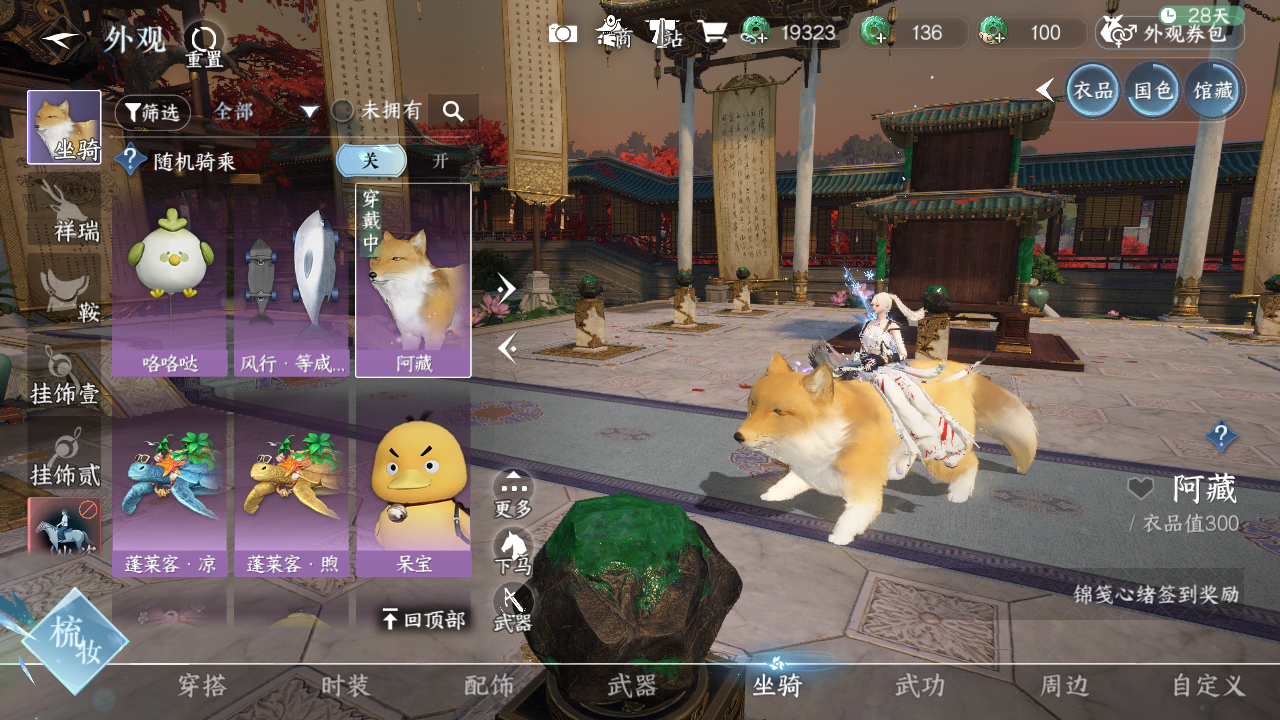Screen dimensions: 1280x720
Task: Open the 武器 bottom tab
Action: [632, 686]
